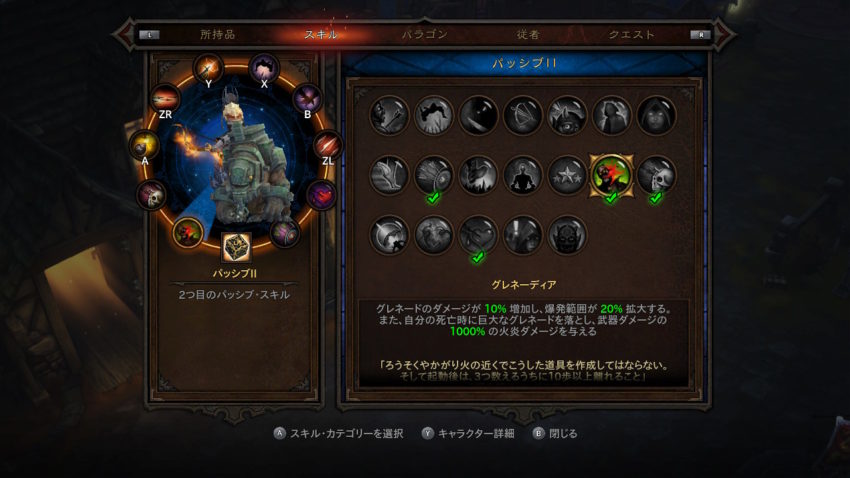This screenshot has width=850, height=478.
Task: Choose the three-stars passive skill icon
Action: pos(566,175)
